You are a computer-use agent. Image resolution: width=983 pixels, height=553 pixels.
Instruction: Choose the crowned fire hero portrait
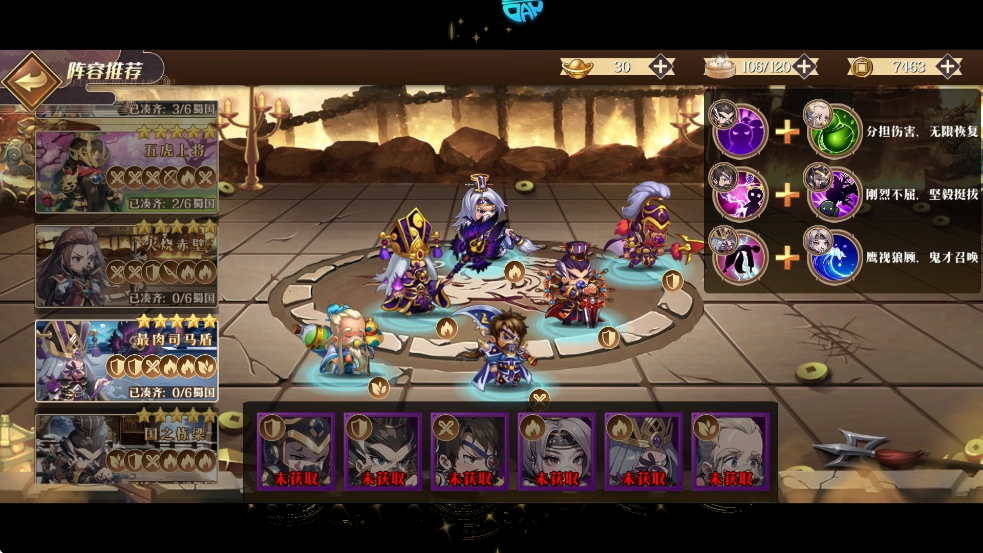644,450
